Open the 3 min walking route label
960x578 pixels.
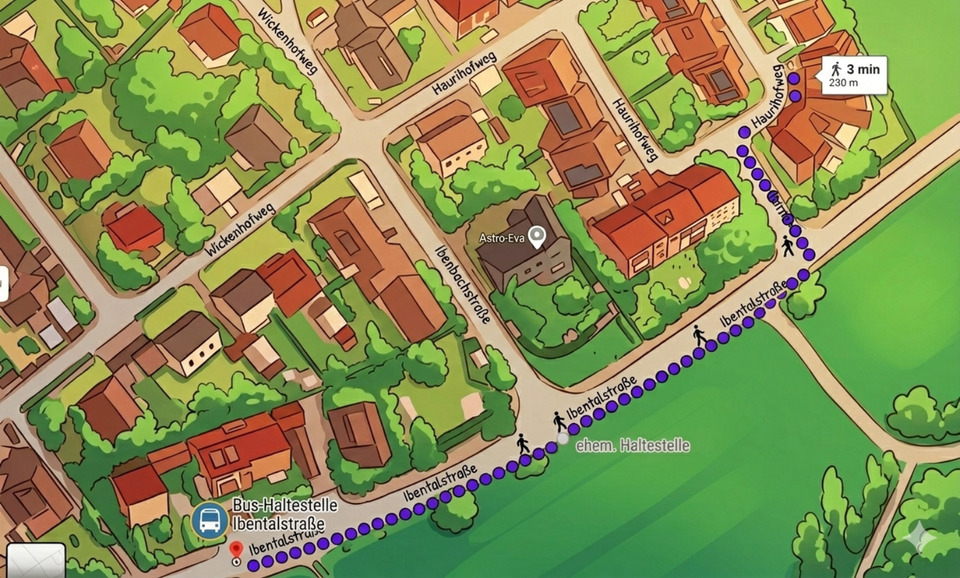(x=854, y=75)
